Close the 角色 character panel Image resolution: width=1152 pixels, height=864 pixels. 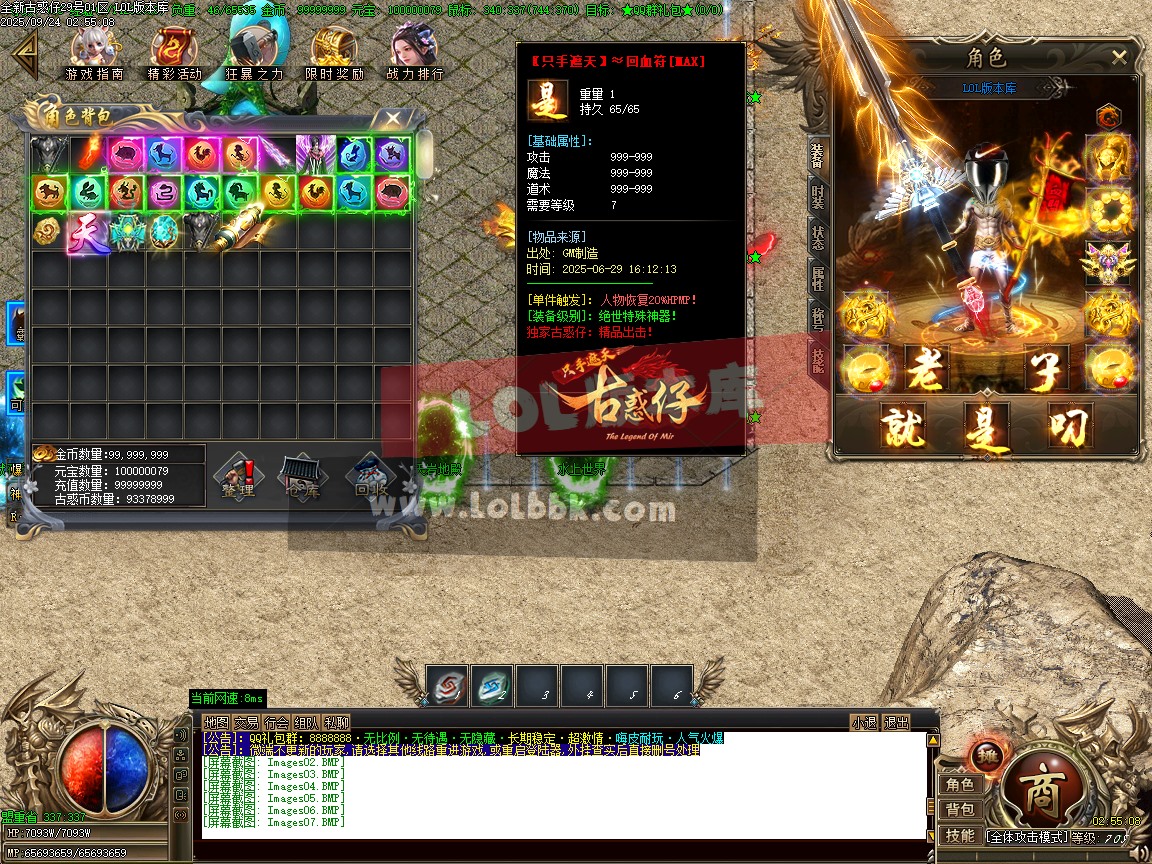[x=1119, y=57]
